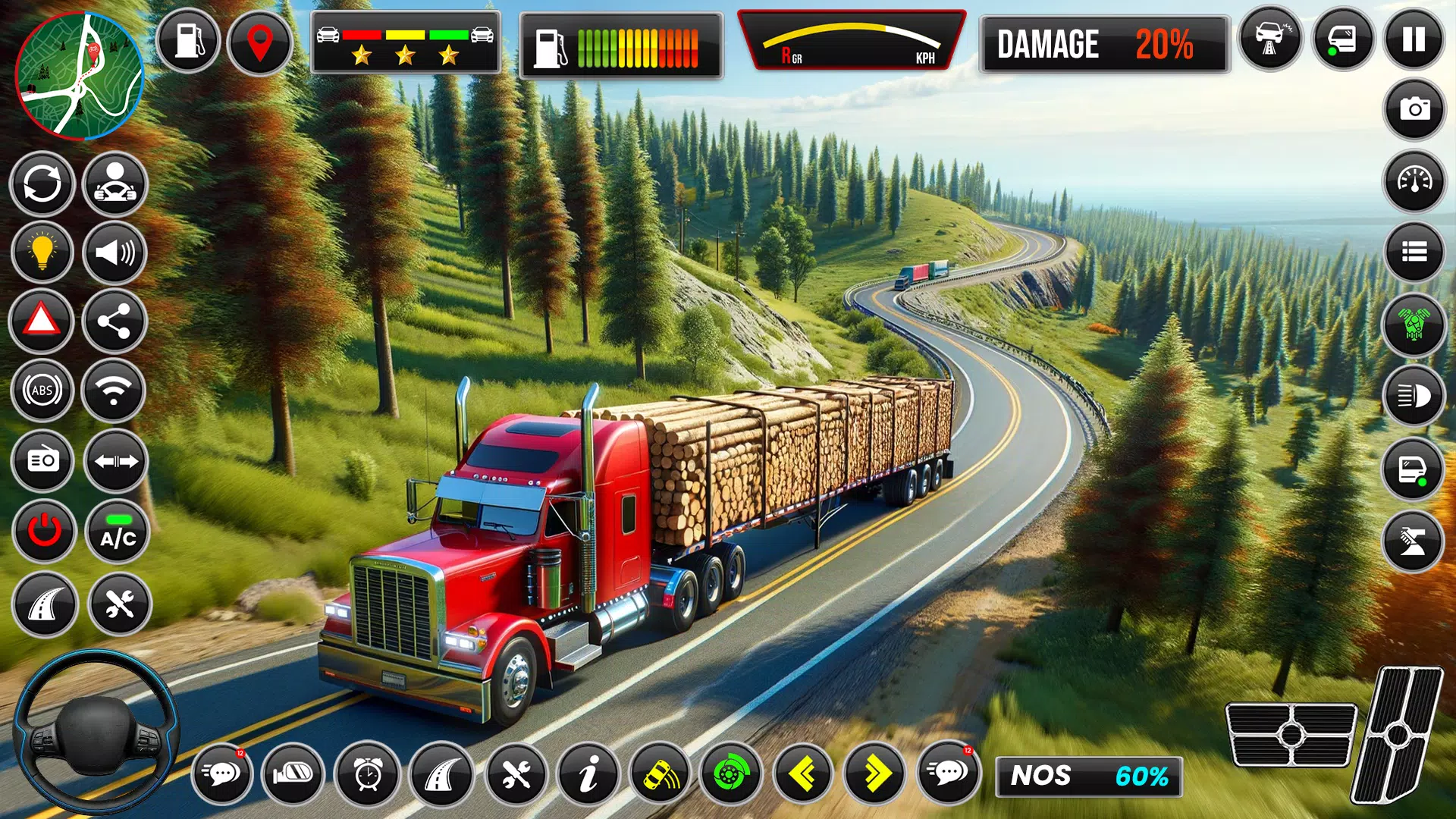The image size is (1456, 819).
Task: Toggle the light bulb icon
Action: [42, 252]
